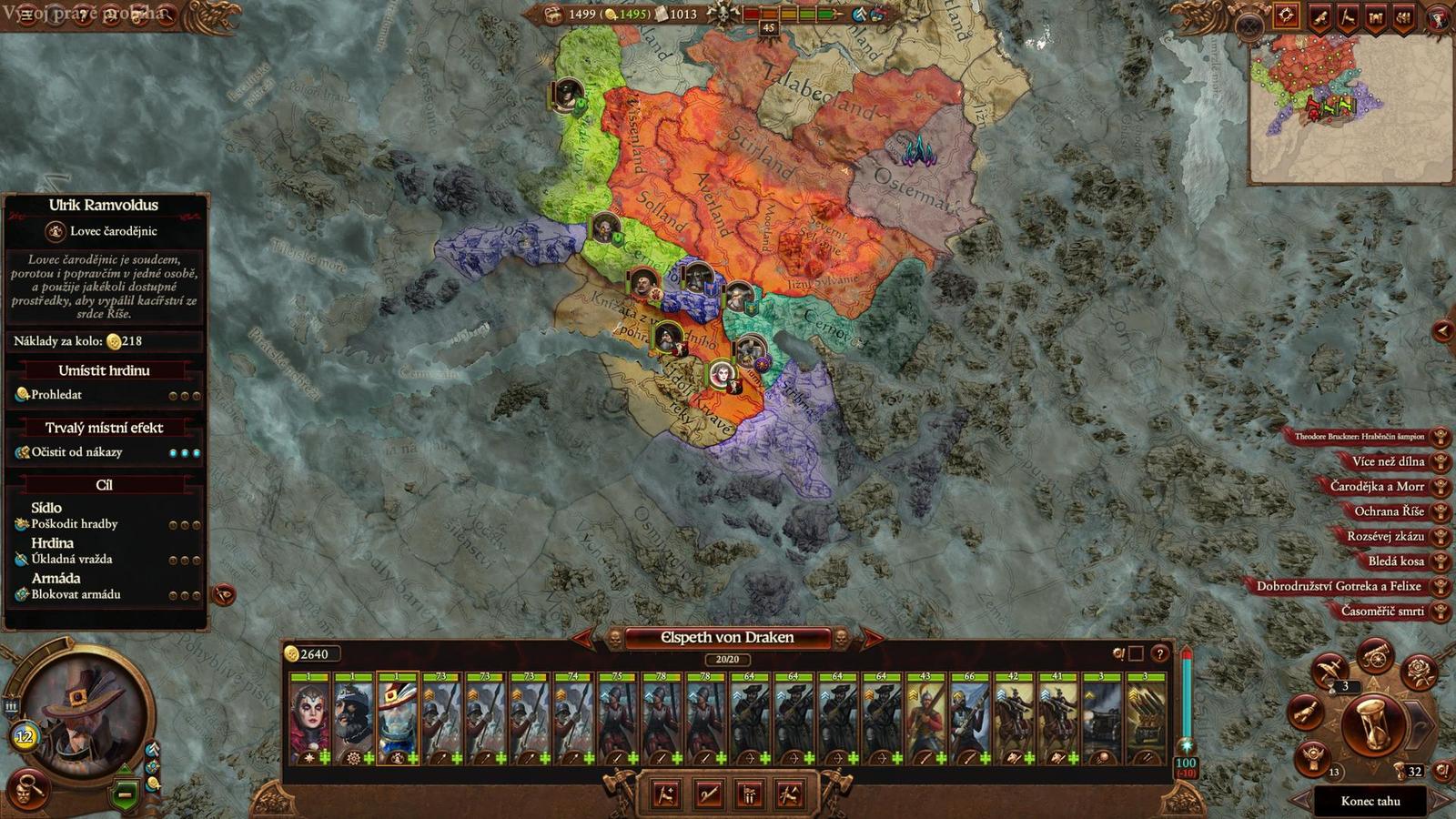Click the Konec tahu end-turn button
This screenshot has height=819, width=1456.
[x=1371, y=801]
